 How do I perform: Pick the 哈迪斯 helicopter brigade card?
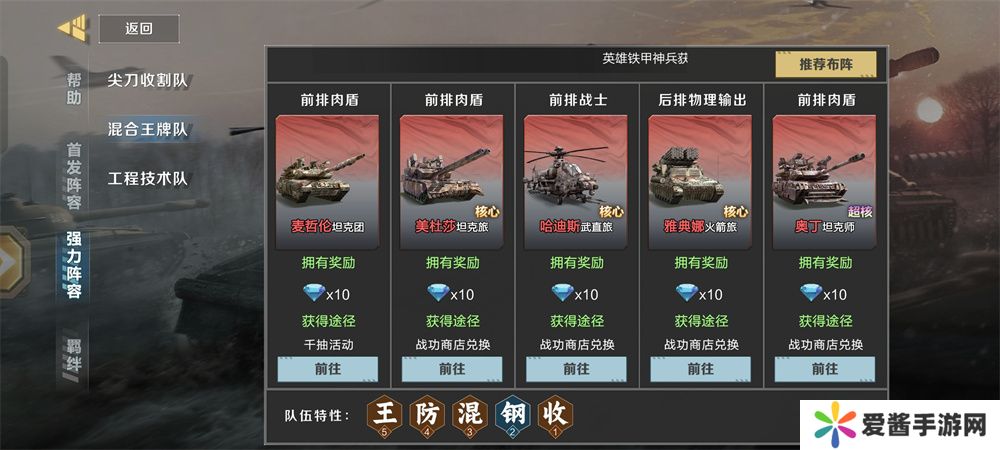pyautogui.click(x=576, y=176)
